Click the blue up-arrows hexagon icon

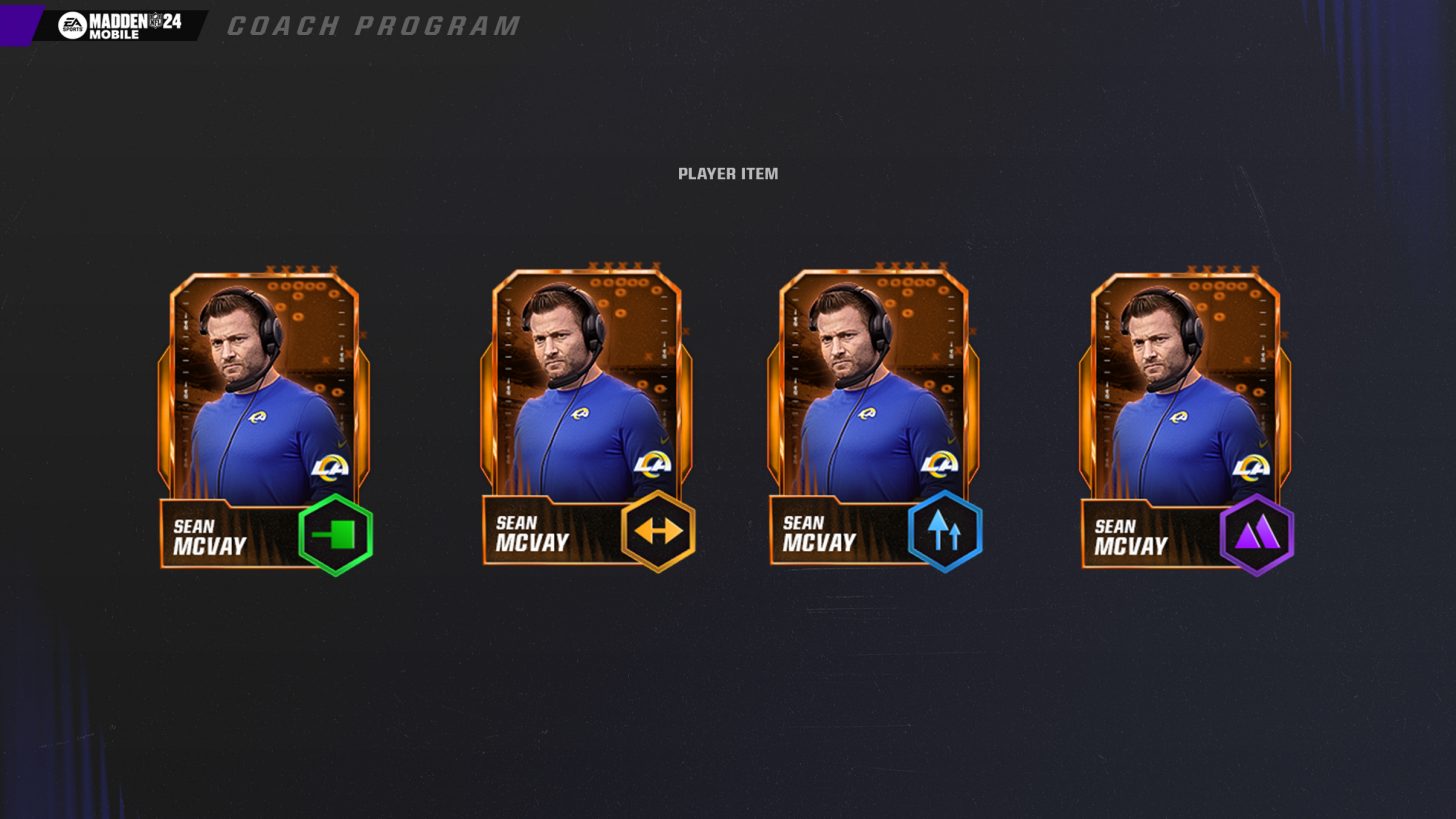pos(945,531)
